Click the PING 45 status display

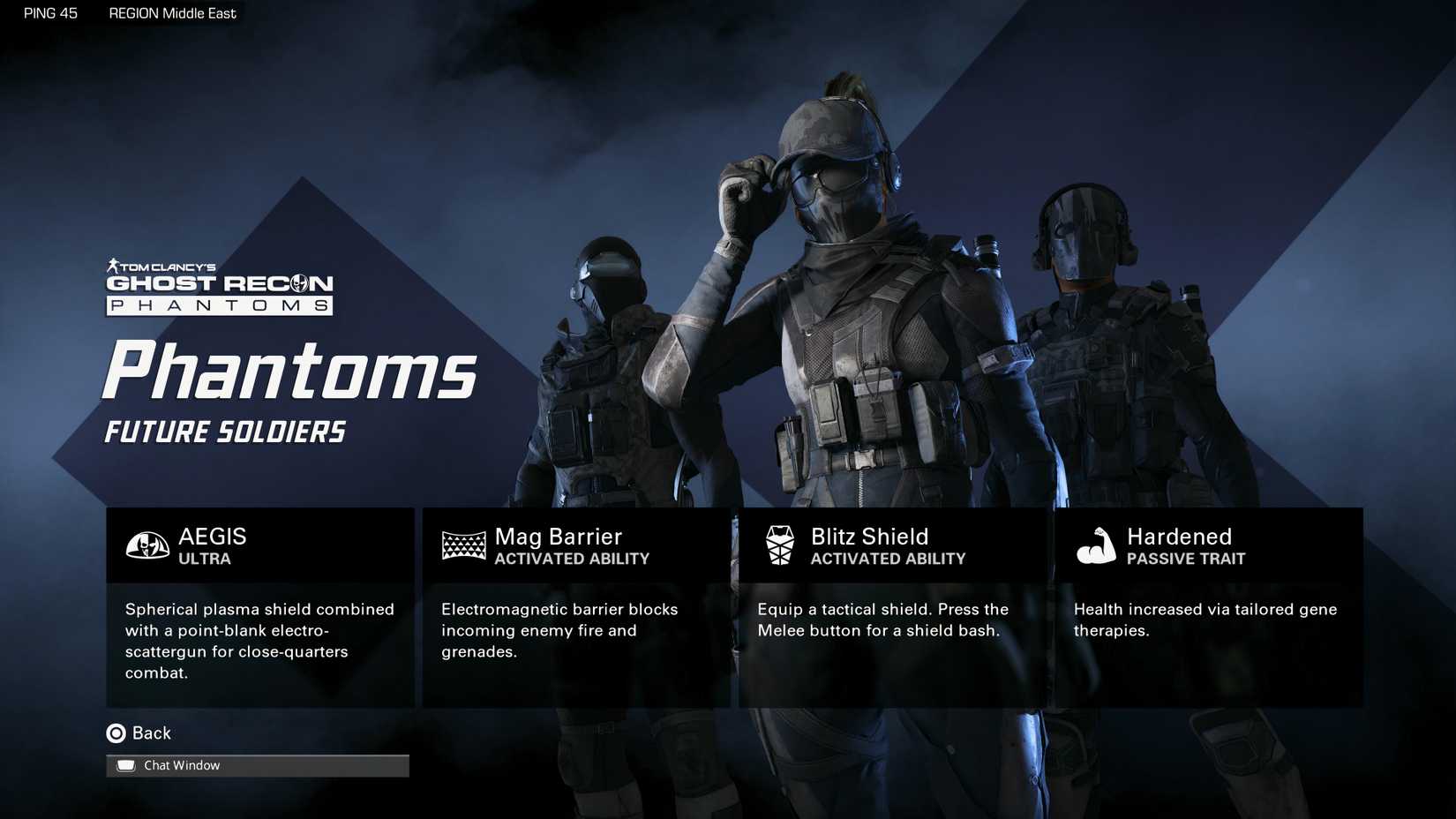(x=49, y=13)
